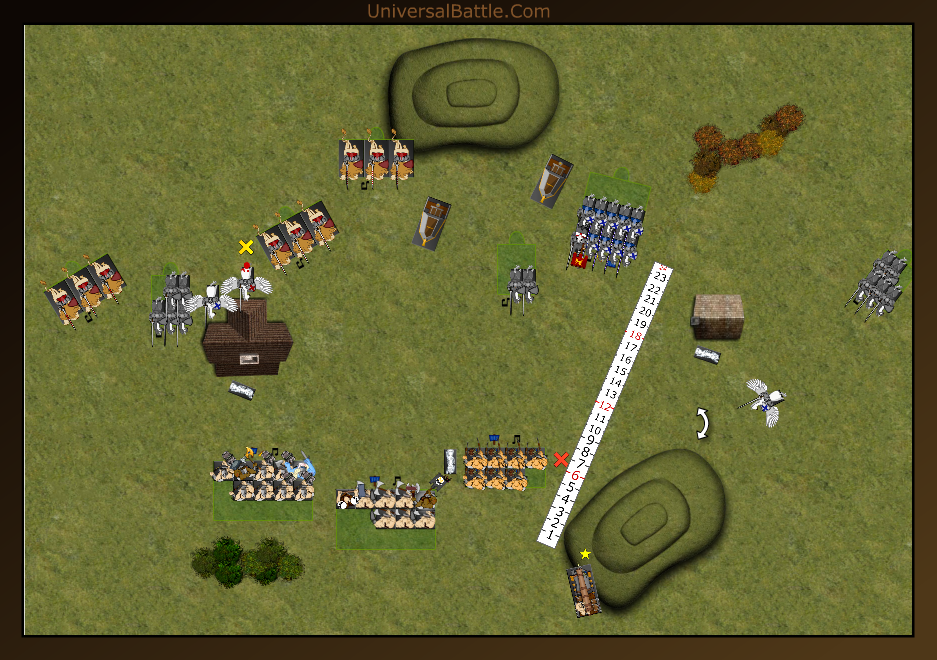Screen dimensions: 937x660
Task: Click the yellow star marker
Action: click(585, 554)
